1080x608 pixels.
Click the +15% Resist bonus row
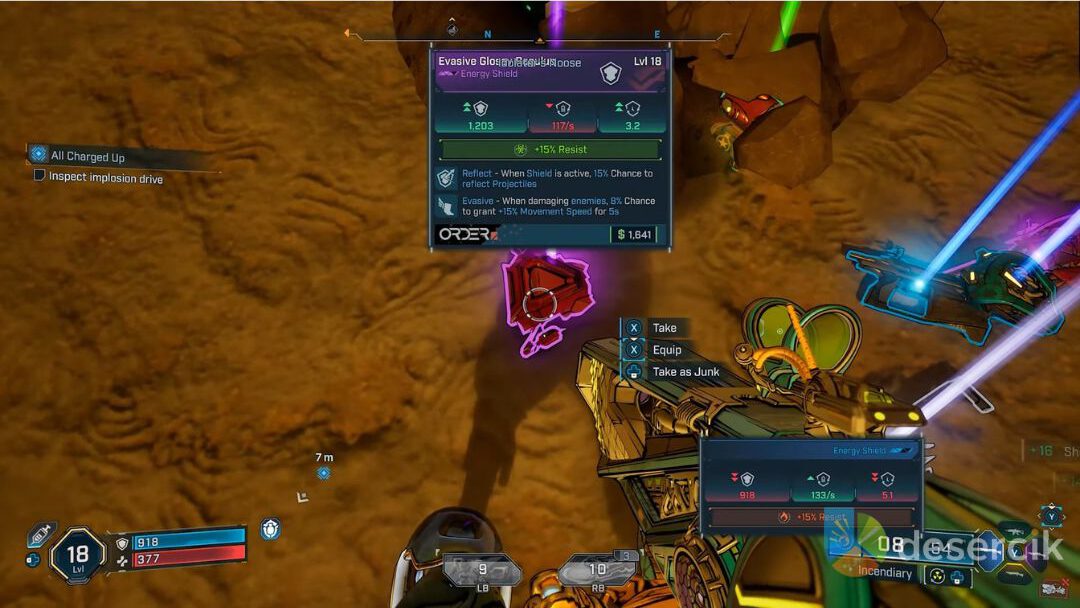550,149
